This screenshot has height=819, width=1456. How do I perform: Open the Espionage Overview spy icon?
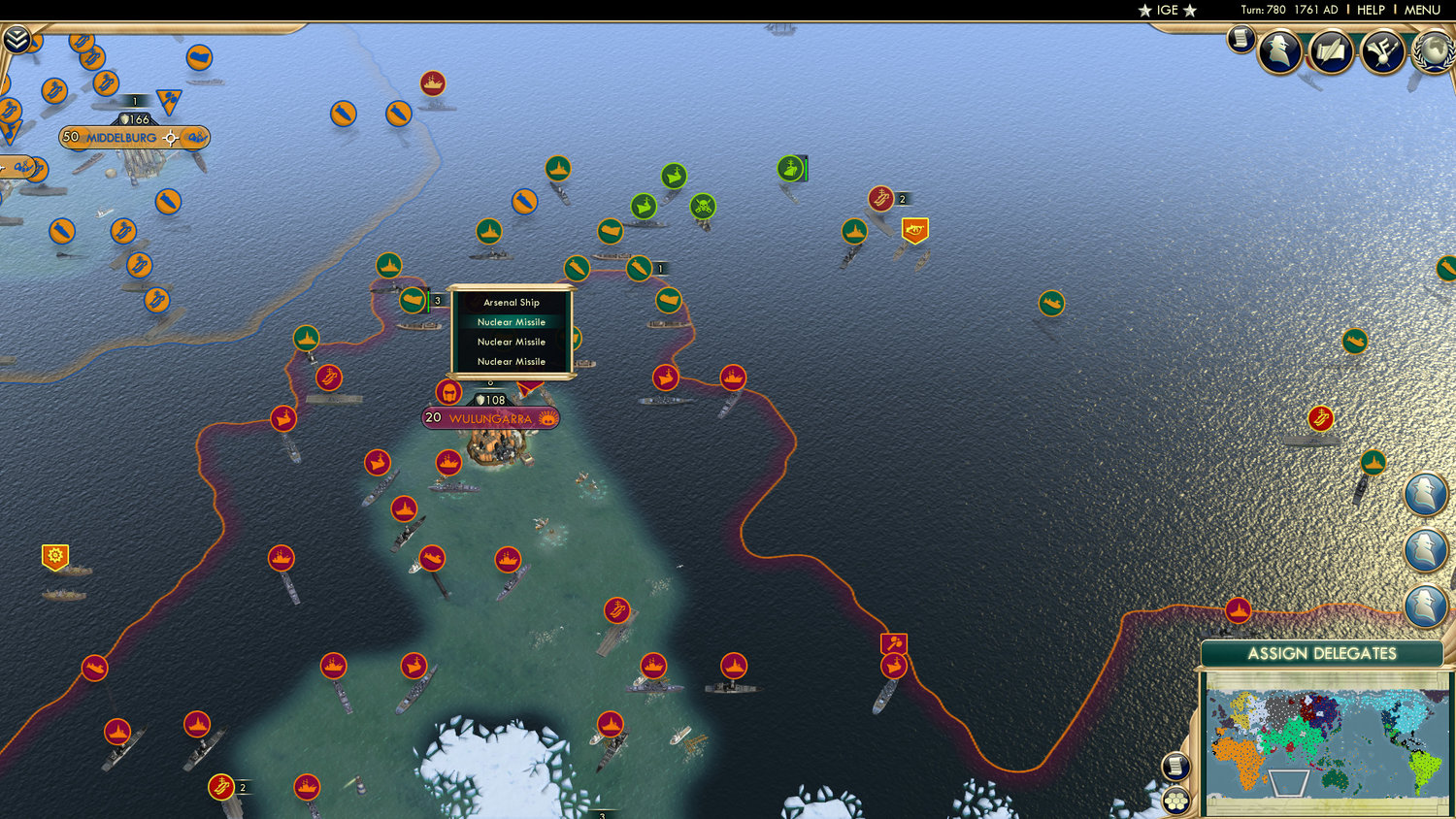click(1280, 51)
